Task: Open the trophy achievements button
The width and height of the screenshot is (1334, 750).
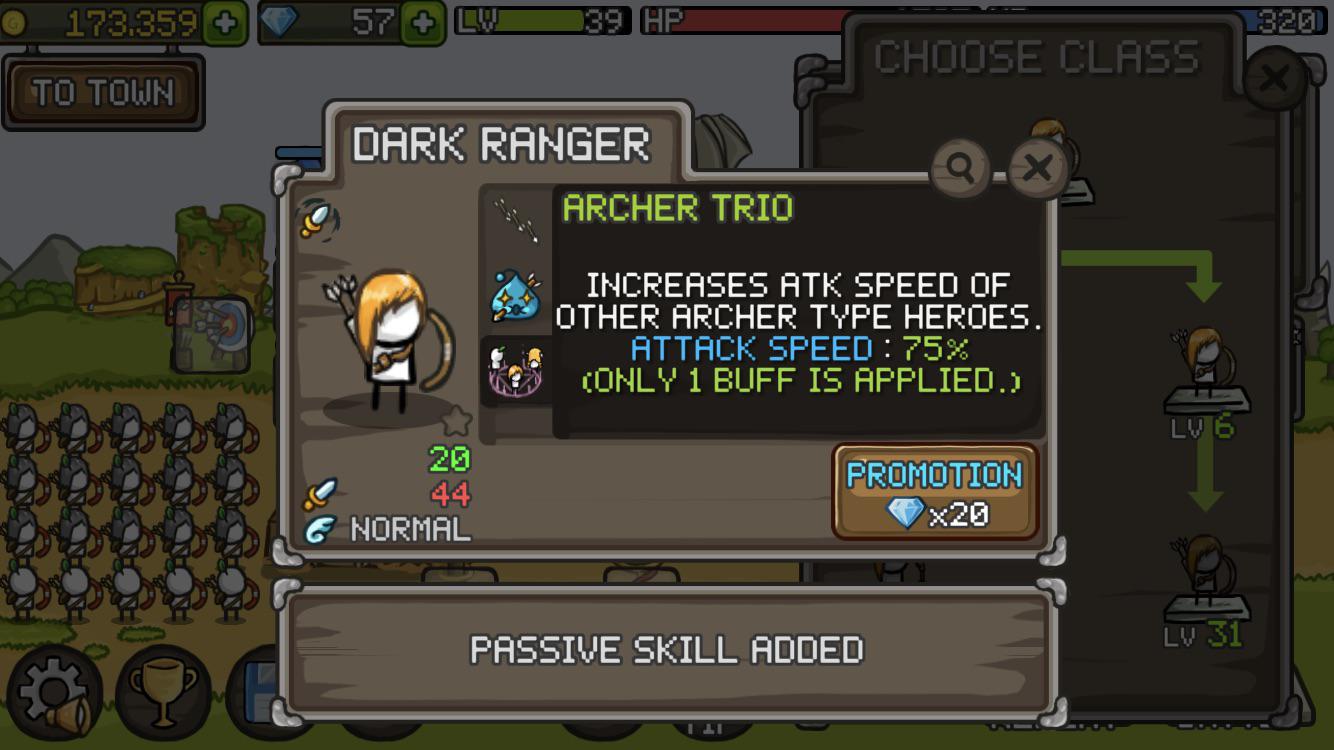Action: pyautogui.click(x=163, y=692)
